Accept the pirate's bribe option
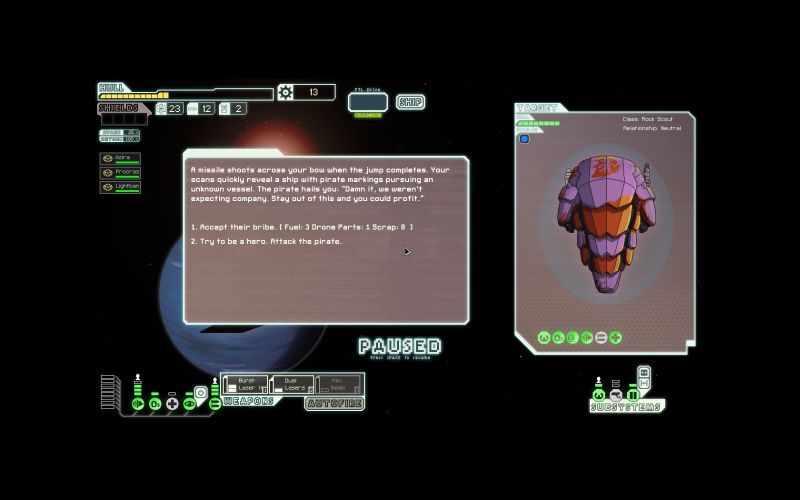 [x=301, y=228]
